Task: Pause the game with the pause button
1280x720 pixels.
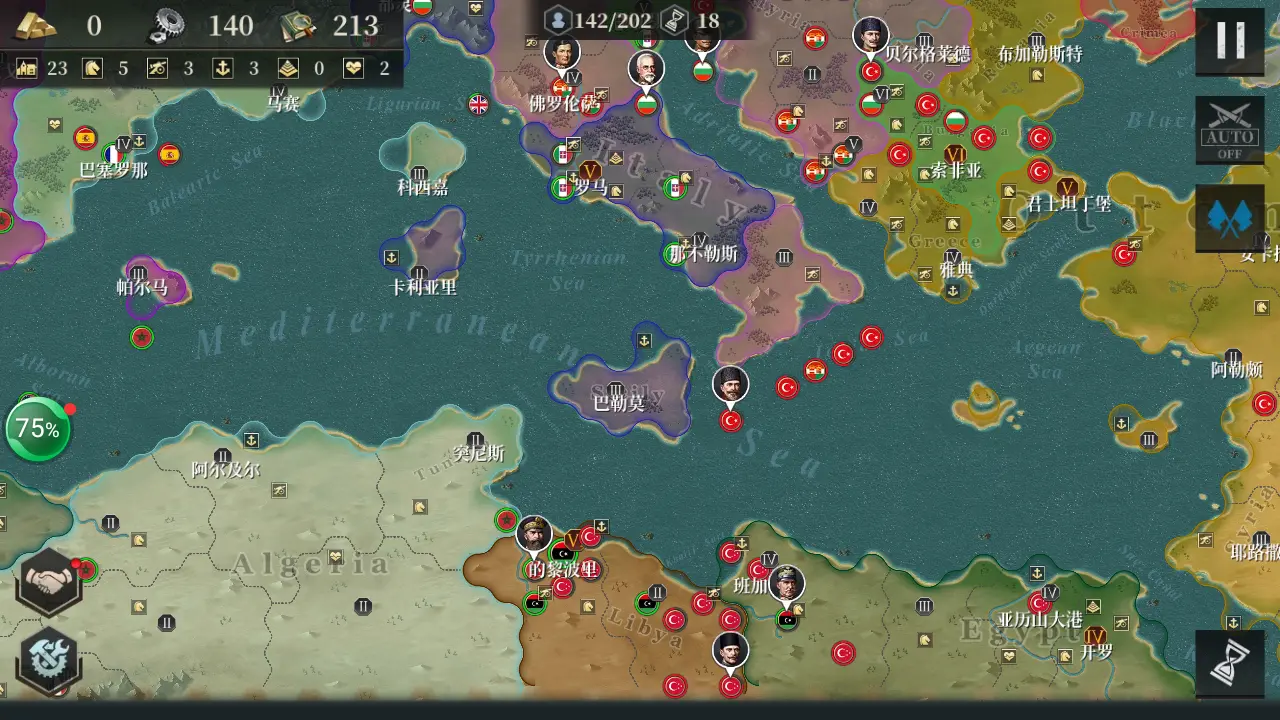Action: (x=1229, y=41)
